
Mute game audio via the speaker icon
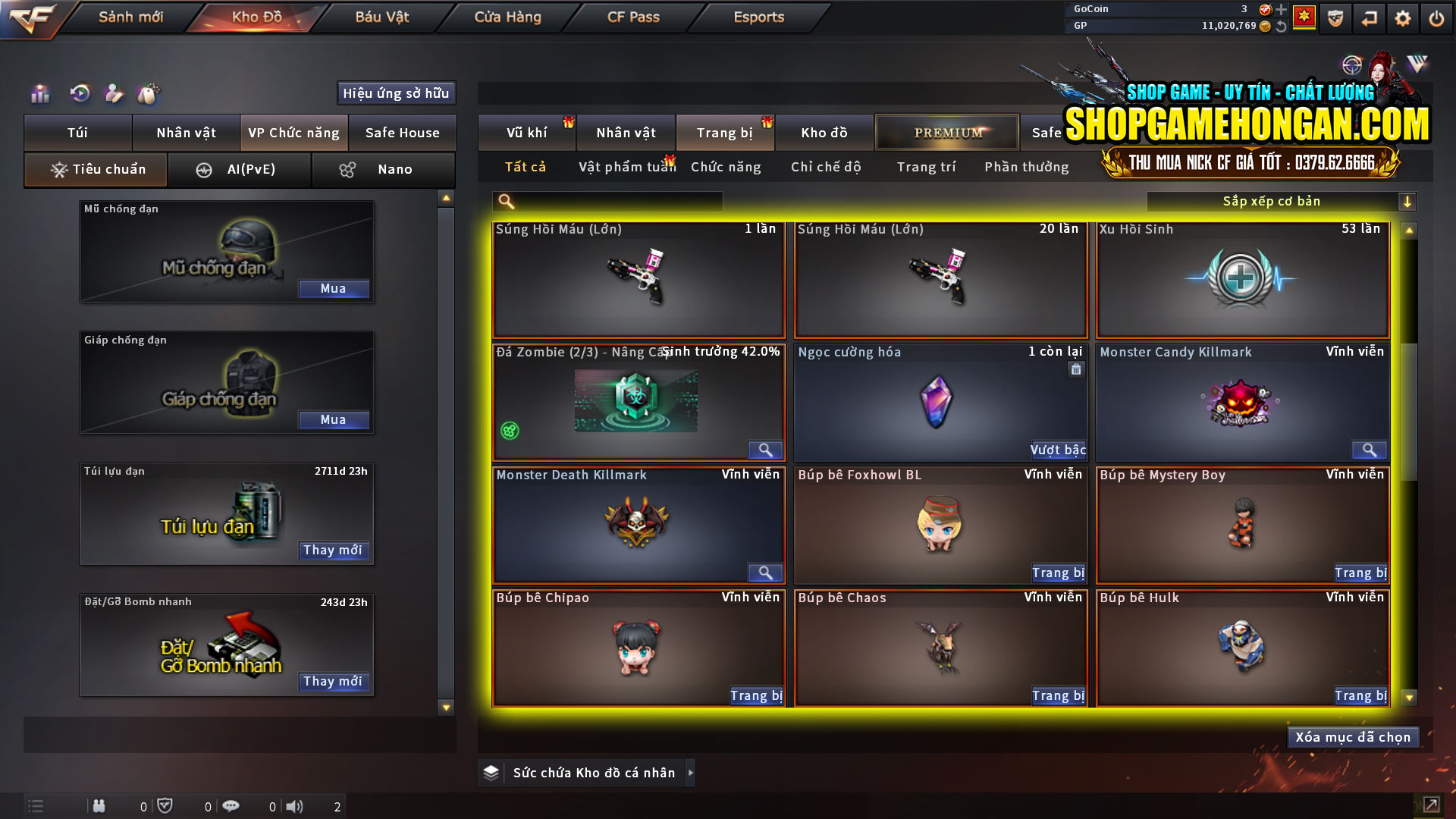(x=295, y=806)
